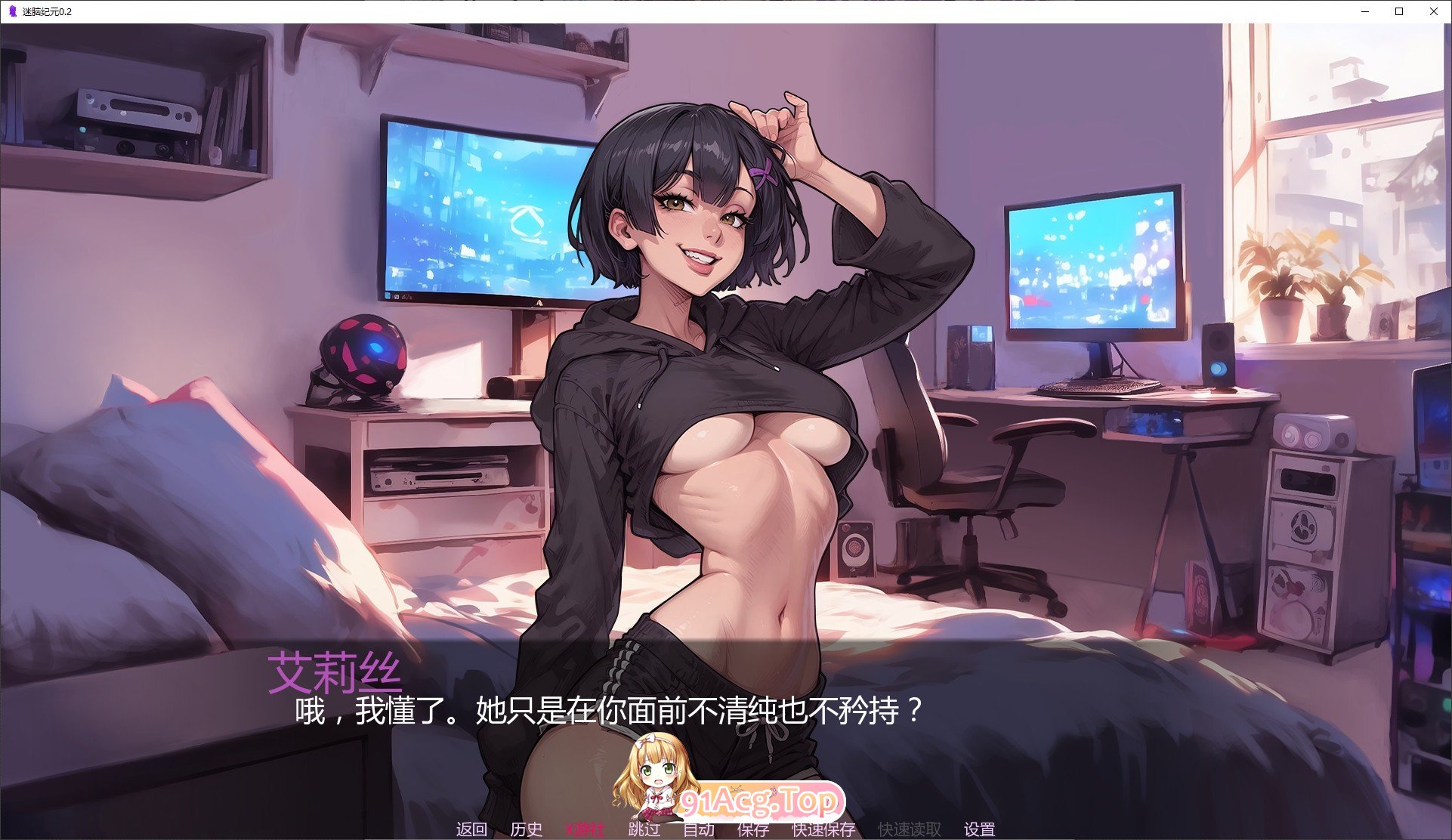Screen dimensions: 1452x840
Task: Enable 自动 auto-advance mode
Action: pyautogui.click(x=700, y=829)
